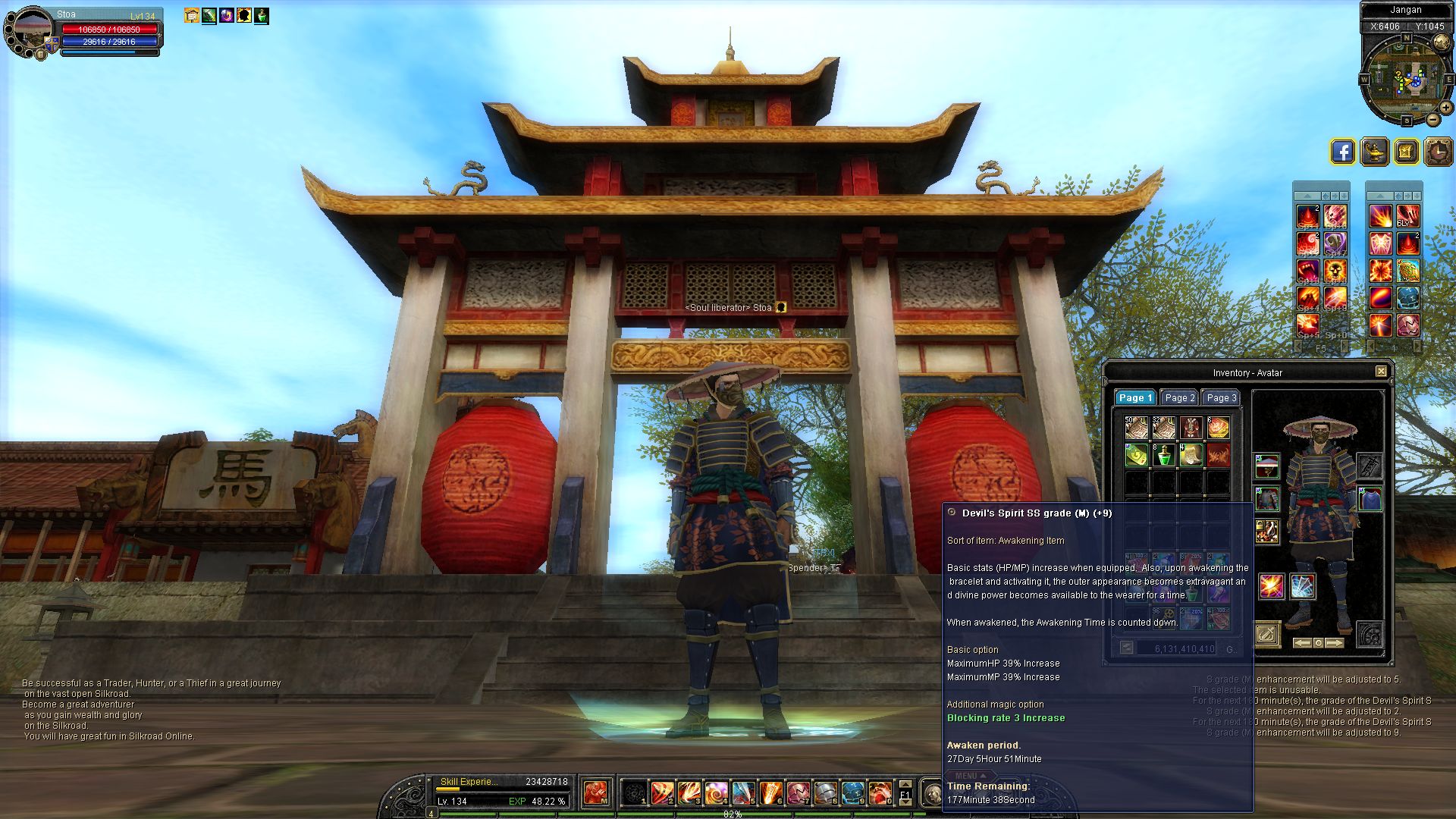Activate the hotbar skill in slot 2
Screen dimensions: 1456x819
661,793
